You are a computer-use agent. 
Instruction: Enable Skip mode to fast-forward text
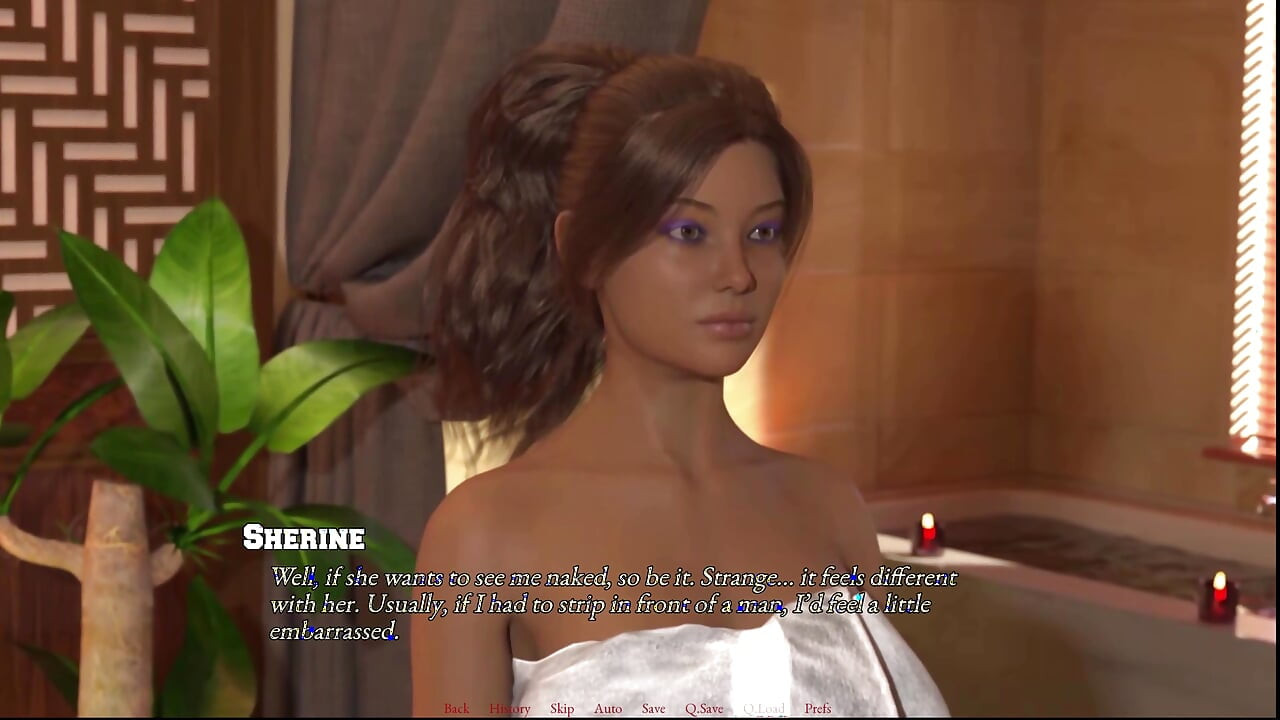(561, 708)
